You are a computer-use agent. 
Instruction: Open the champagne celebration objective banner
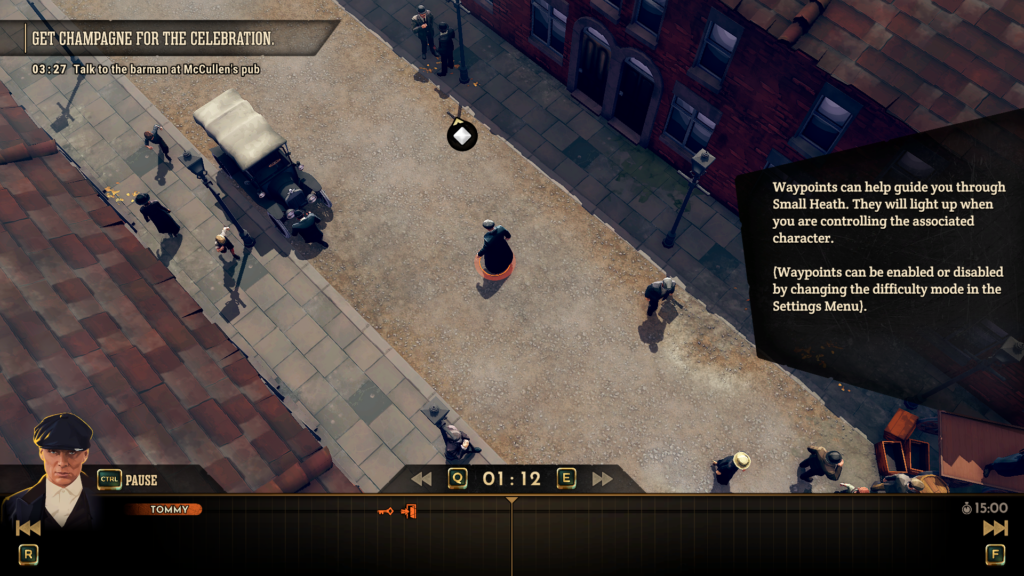tap(153, 38)
